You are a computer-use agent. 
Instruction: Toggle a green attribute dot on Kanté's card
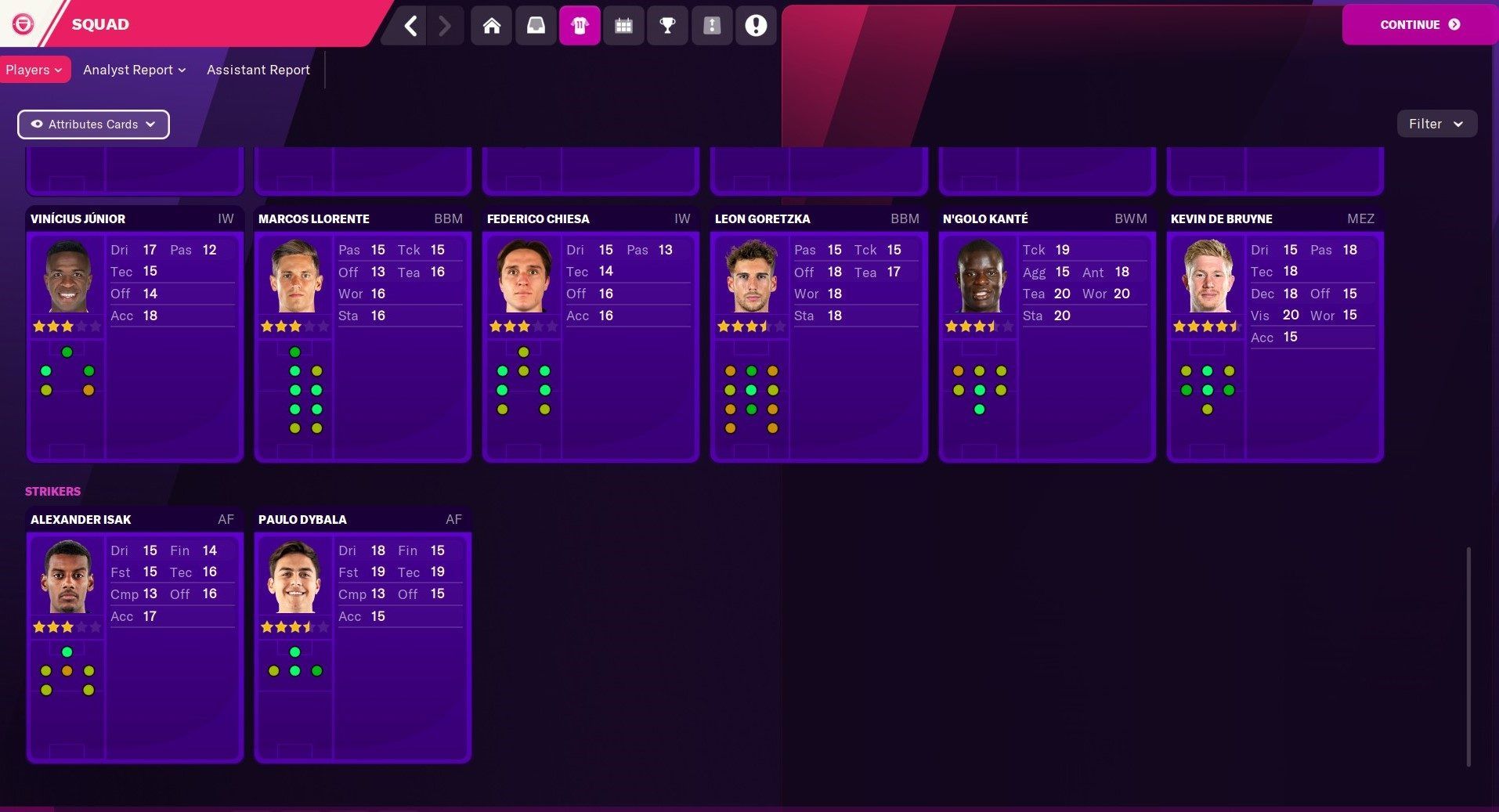point(979,389)
